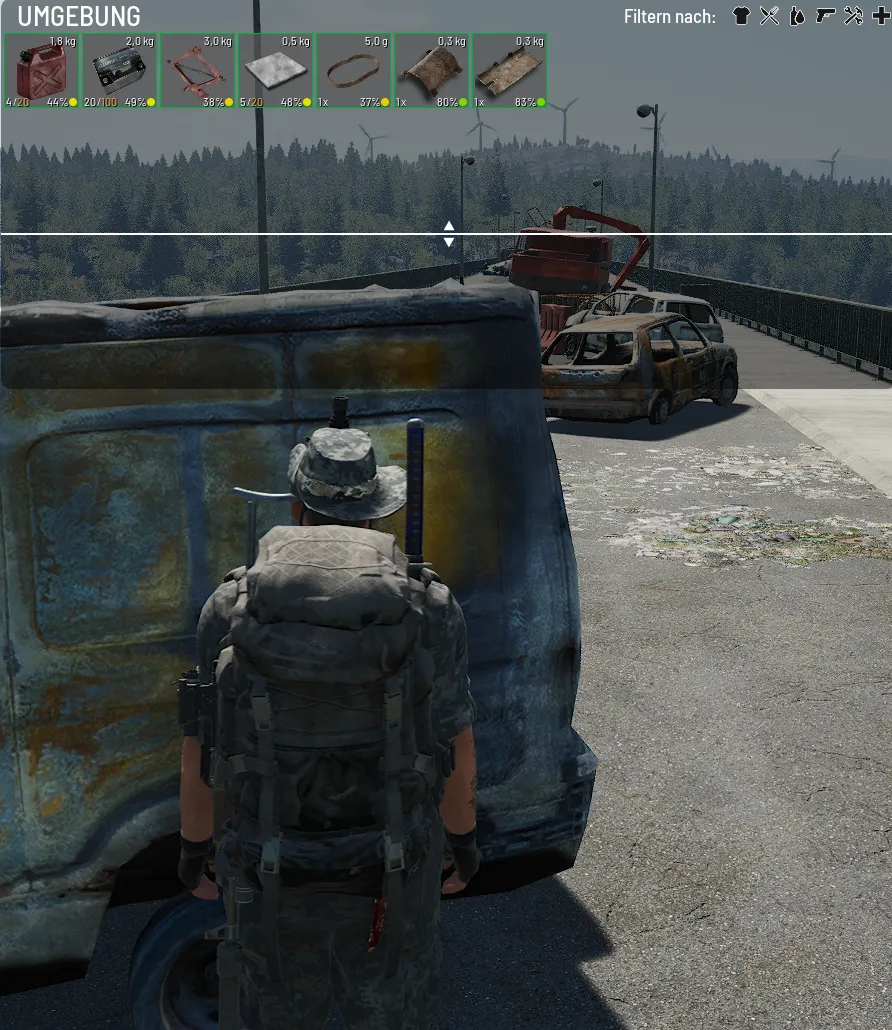Click the panel resize arrows handle
Screen dimensions: 892x1030
pos(449,234)
